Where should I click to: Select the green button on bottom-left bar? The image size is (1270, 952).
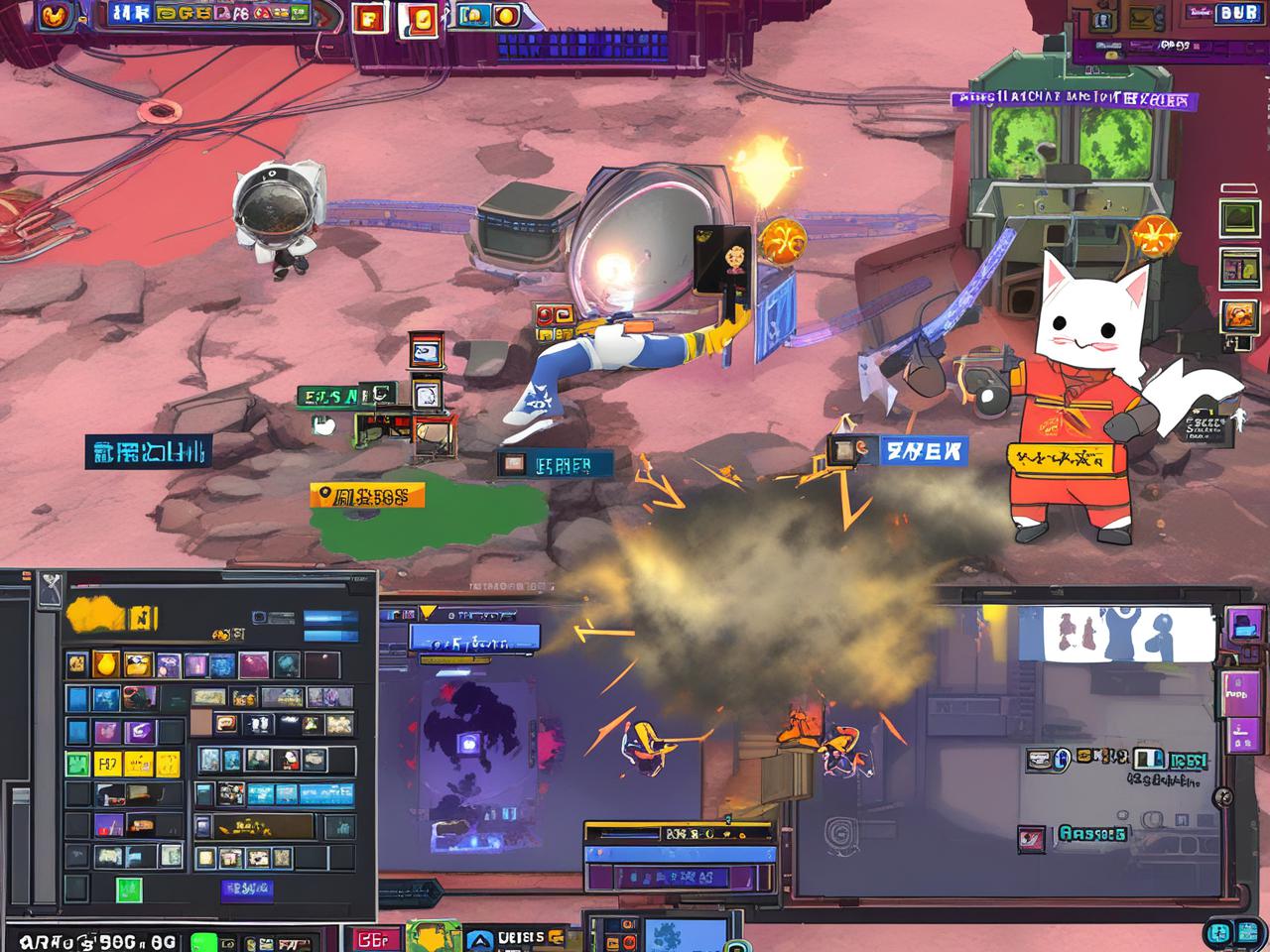coord(203,940)
